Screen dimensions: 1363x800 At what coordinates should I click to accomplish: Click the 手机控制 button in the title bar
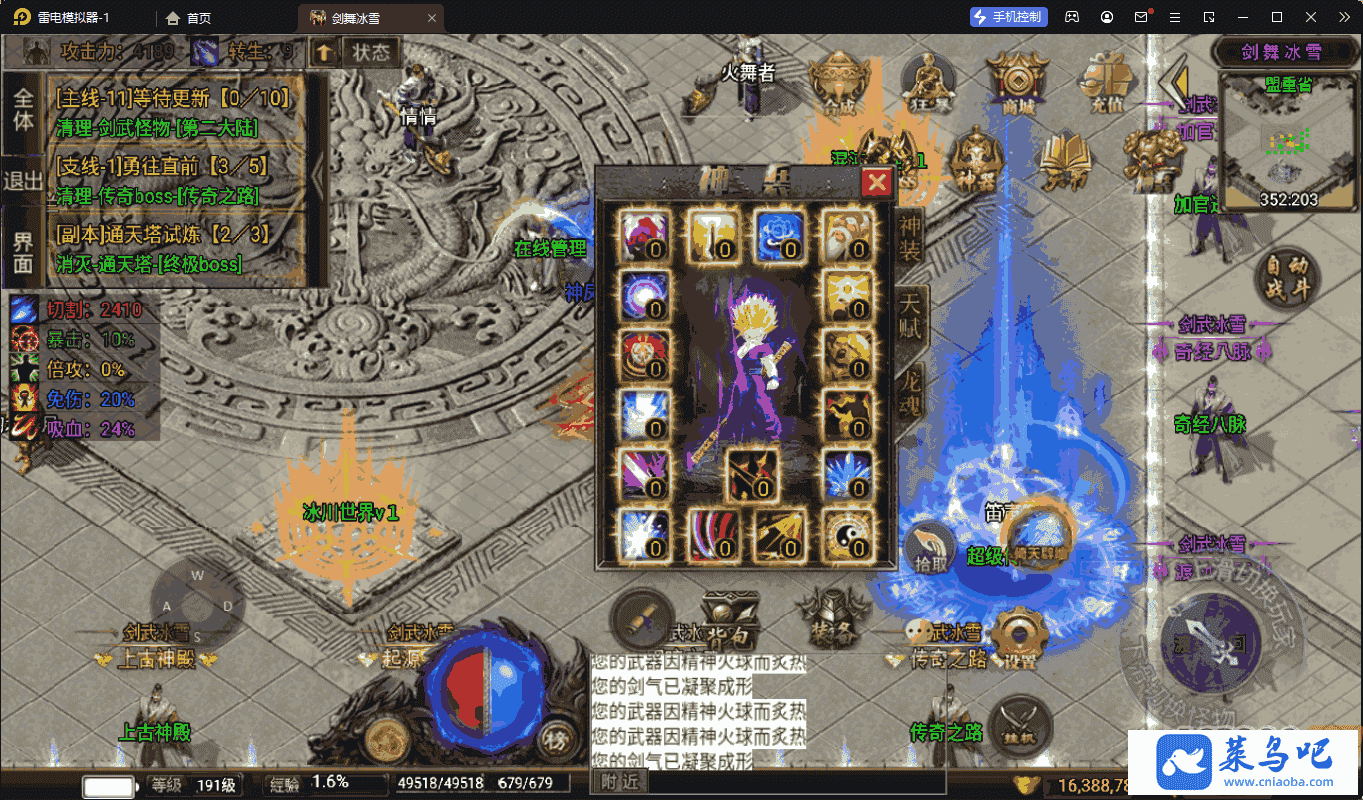point(1007,17)
